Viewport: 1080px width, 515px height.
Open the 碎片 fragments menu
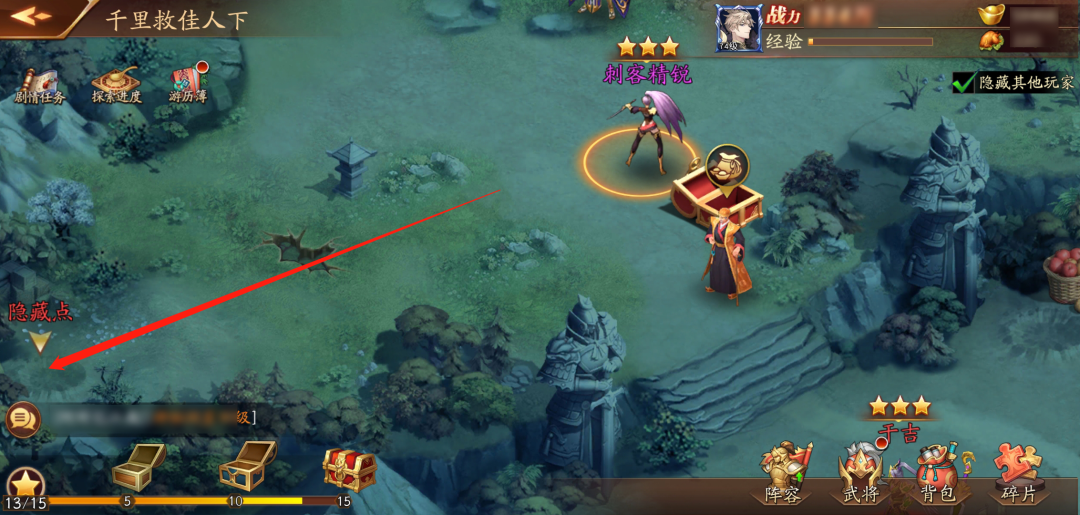[x=1018, y=474]
